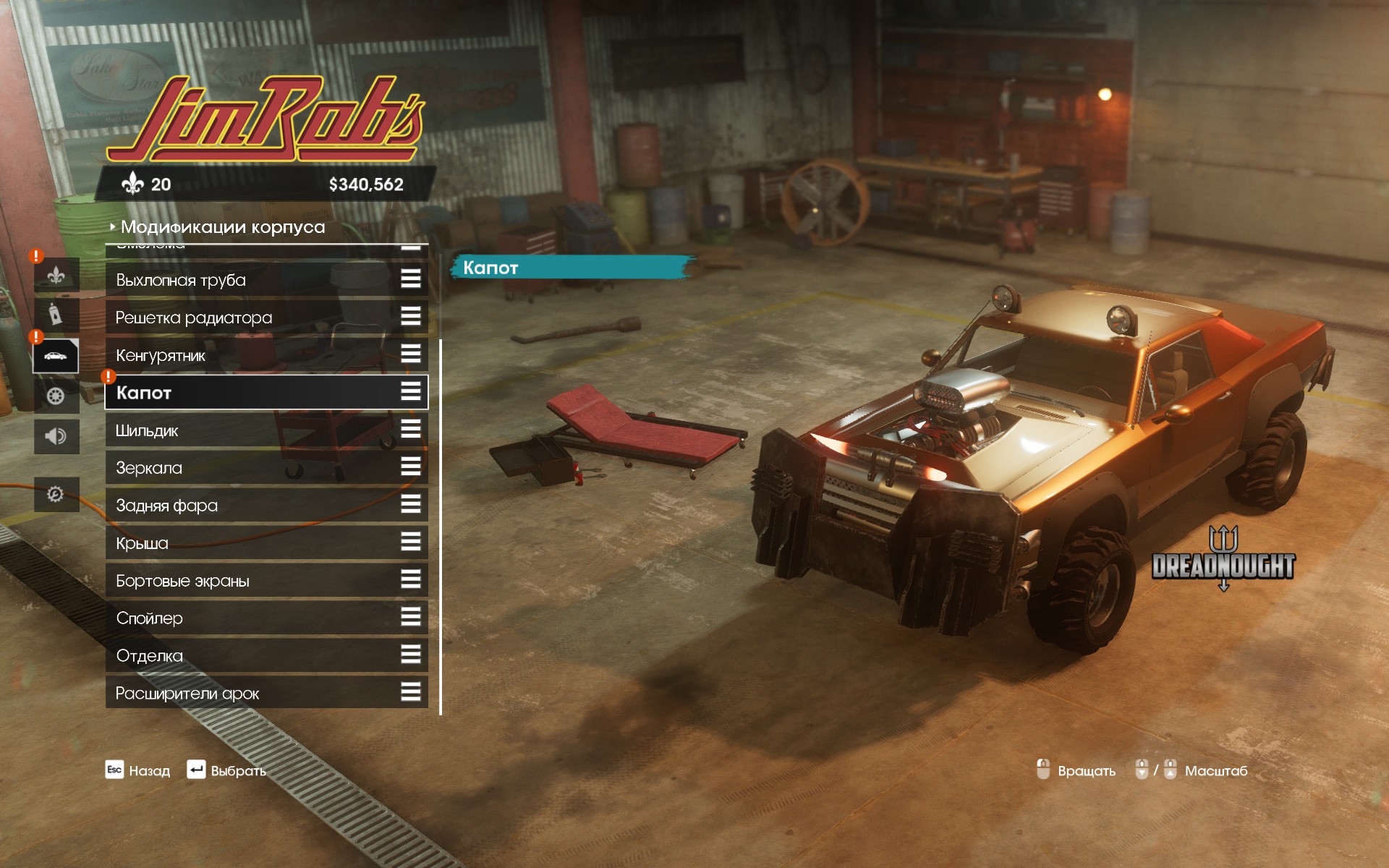This screenshot has width=1389, height=868.
Task: Select Бортовые экраны
Action: 266,581
